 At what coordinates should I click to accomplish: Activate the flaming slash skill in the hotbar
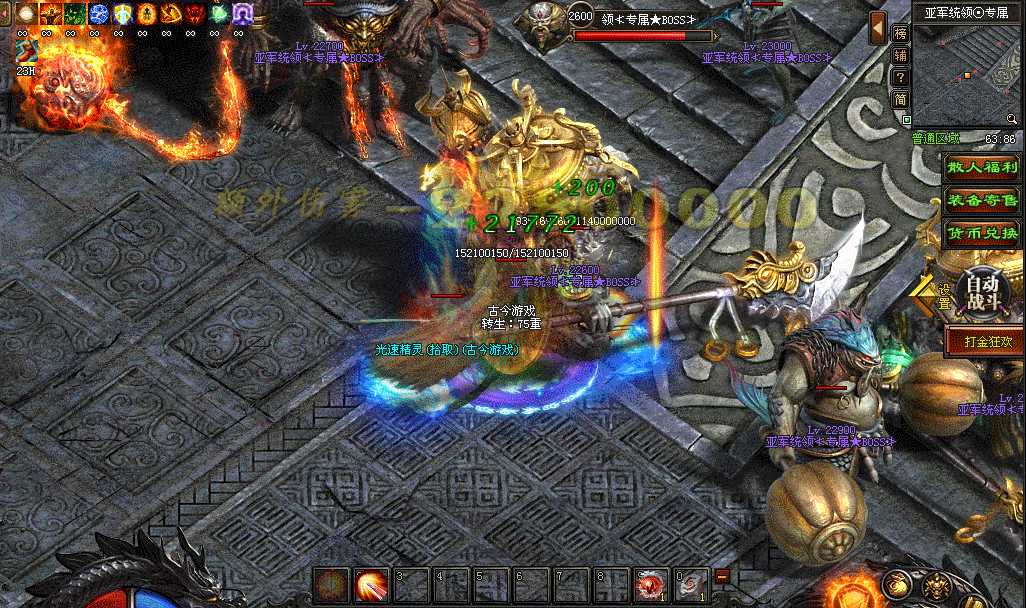coord(372,584)
